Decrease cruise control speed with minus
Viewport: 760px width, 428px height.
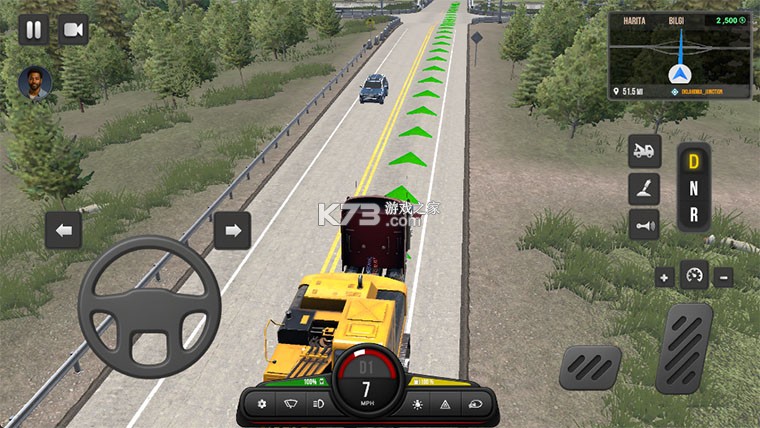click(723, 277)
